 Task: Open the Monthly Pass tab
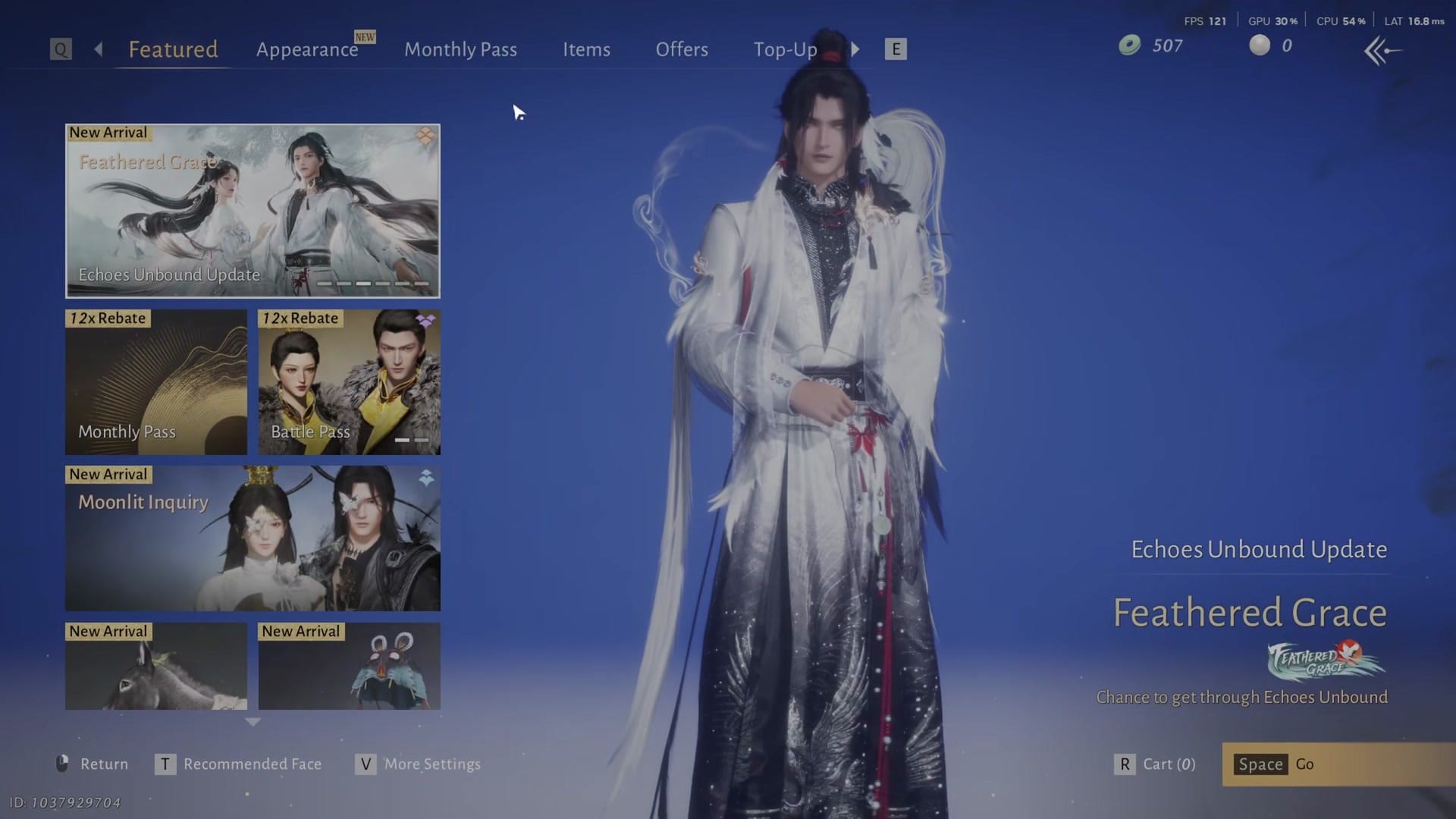pos(460,49)
